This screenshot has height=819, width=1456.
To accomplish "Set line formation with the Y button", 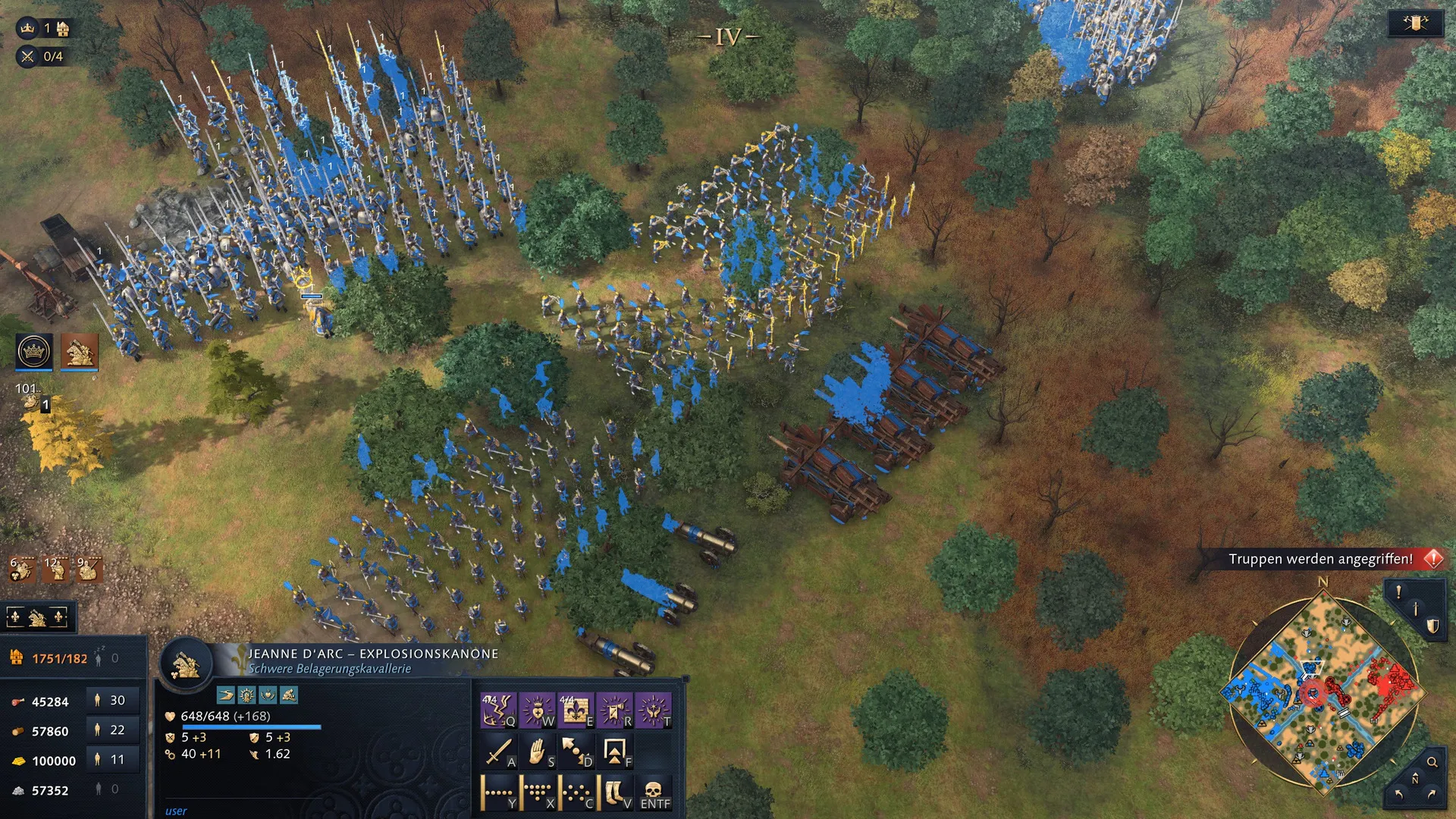I will [498, 792].
